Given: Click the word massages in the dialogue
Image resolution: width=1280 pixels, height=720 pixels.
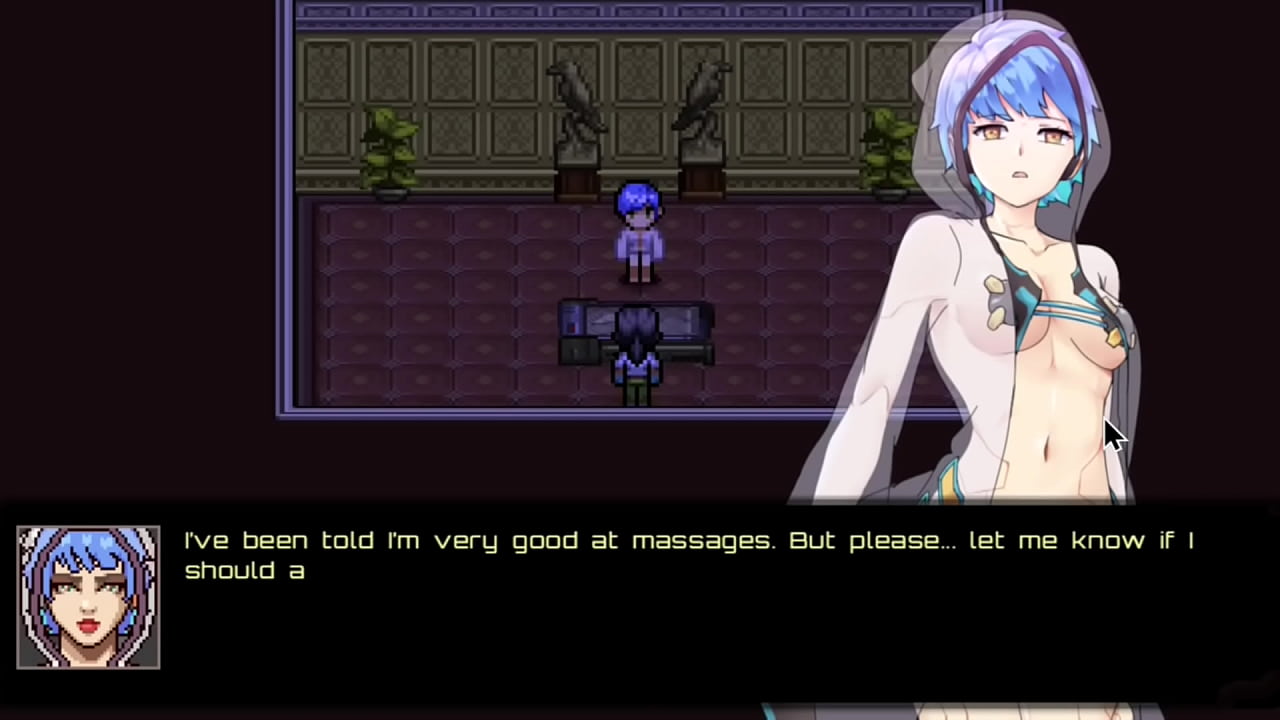Looking at the screenshot, I should (700, 540).
